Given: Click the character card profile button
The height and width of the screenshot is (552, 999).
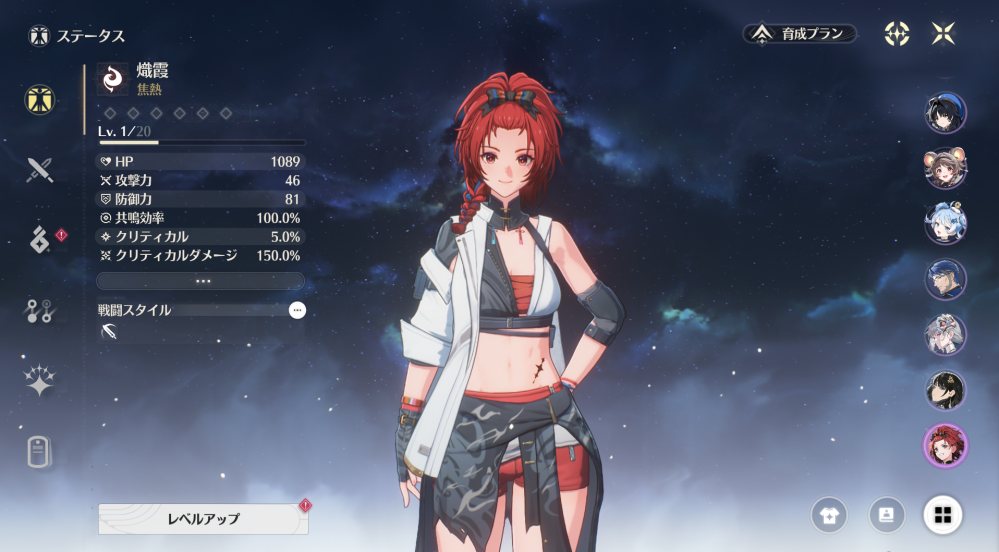Looking at the screenshot, I should (x=886, y=515).
